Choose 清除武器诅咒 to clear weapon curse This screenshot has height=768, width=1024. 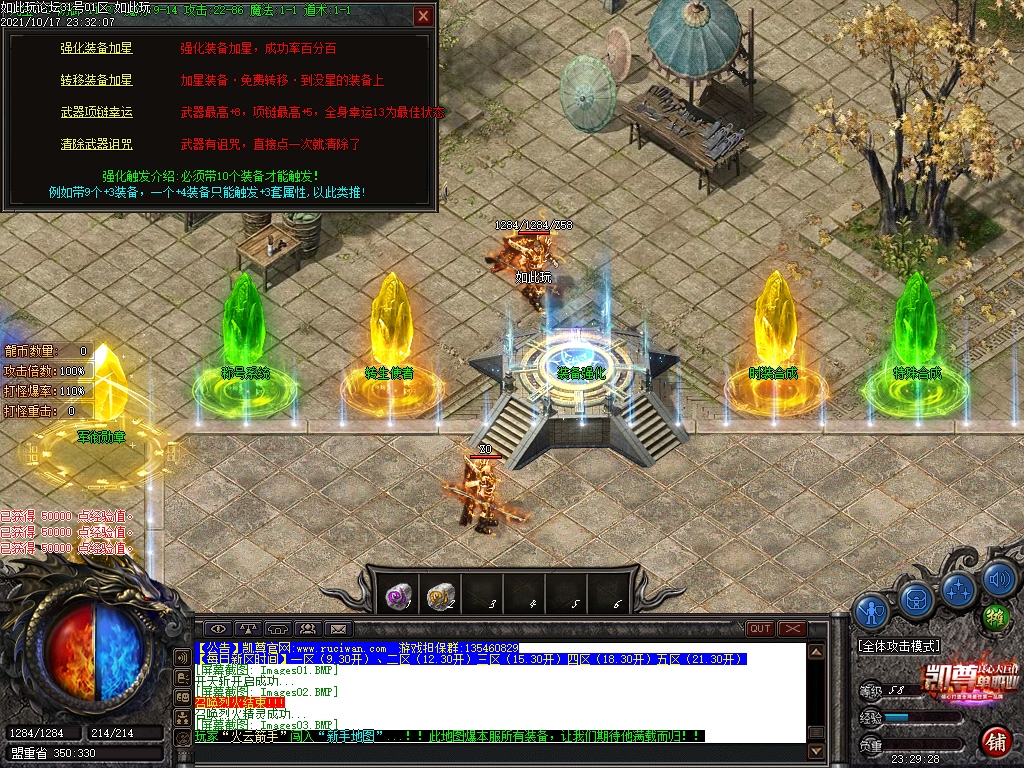point(96,144)
